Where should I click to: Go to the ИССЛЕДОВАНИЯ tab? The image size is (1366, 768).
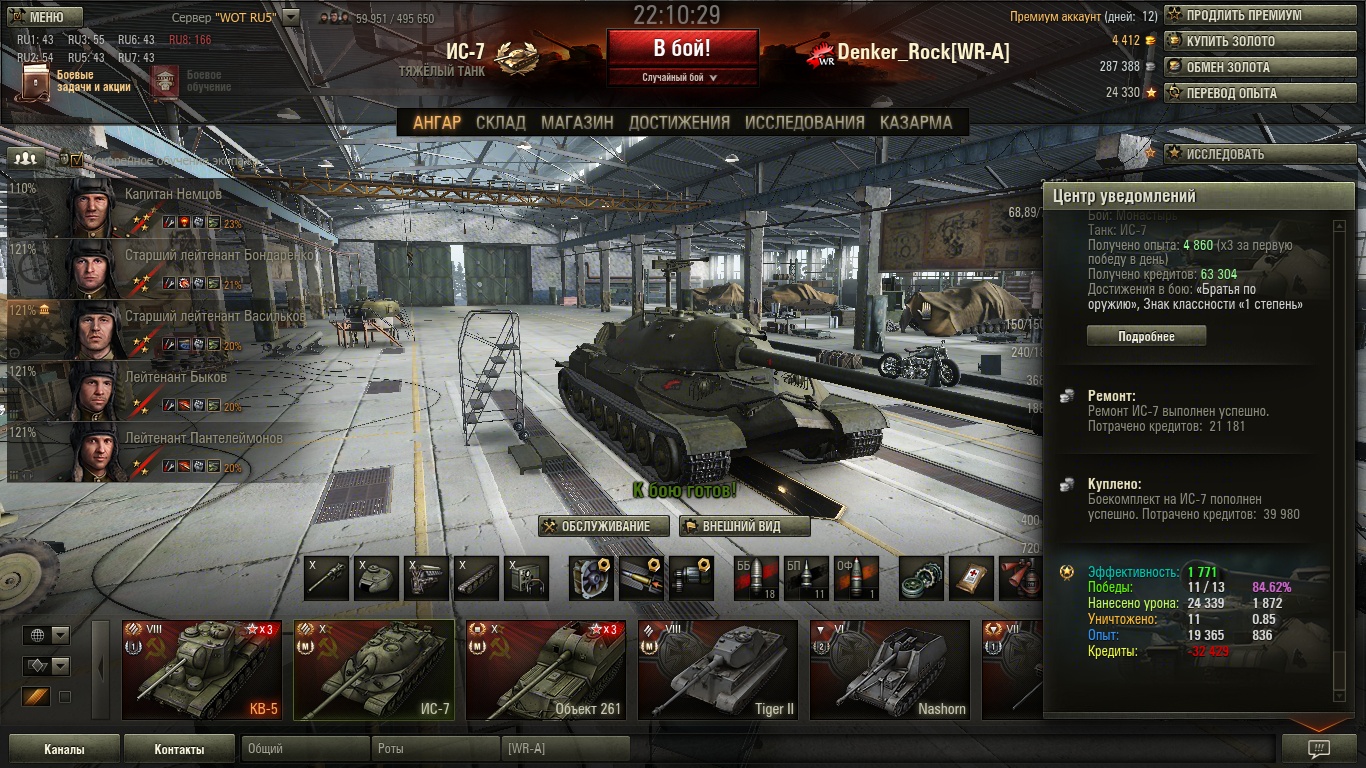click(x=804, y=122)
